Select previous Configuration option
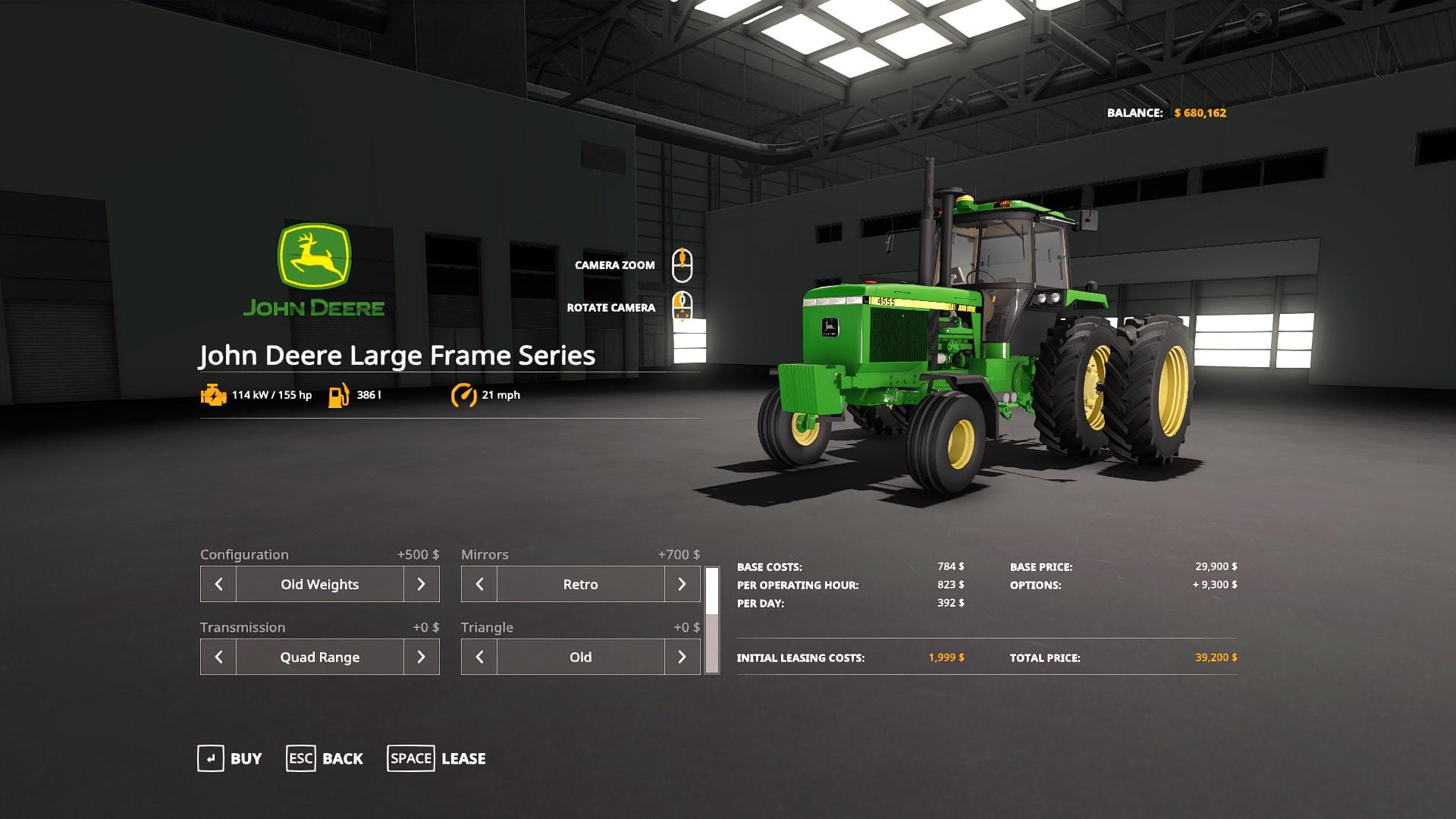The width and height of the screenshot is (1456, 819). tap(218, 584)
